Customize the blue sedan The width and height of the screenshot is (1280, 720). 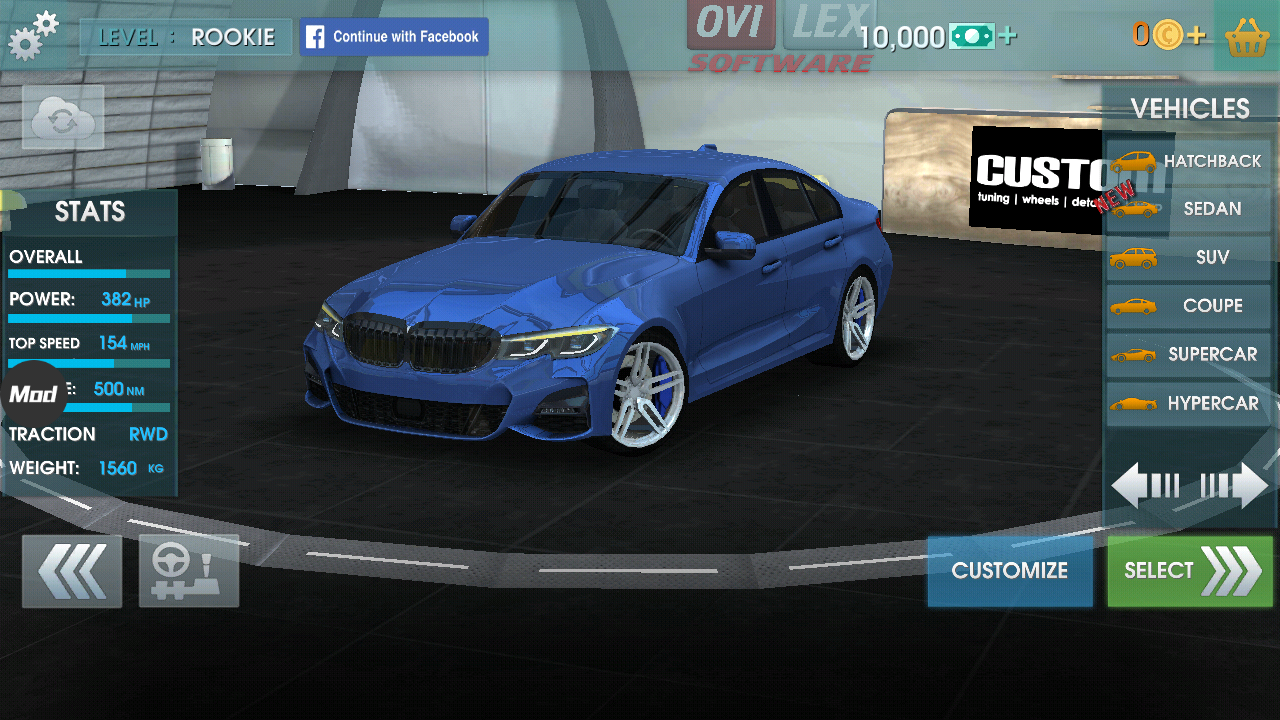click(x=1010, y=571)
